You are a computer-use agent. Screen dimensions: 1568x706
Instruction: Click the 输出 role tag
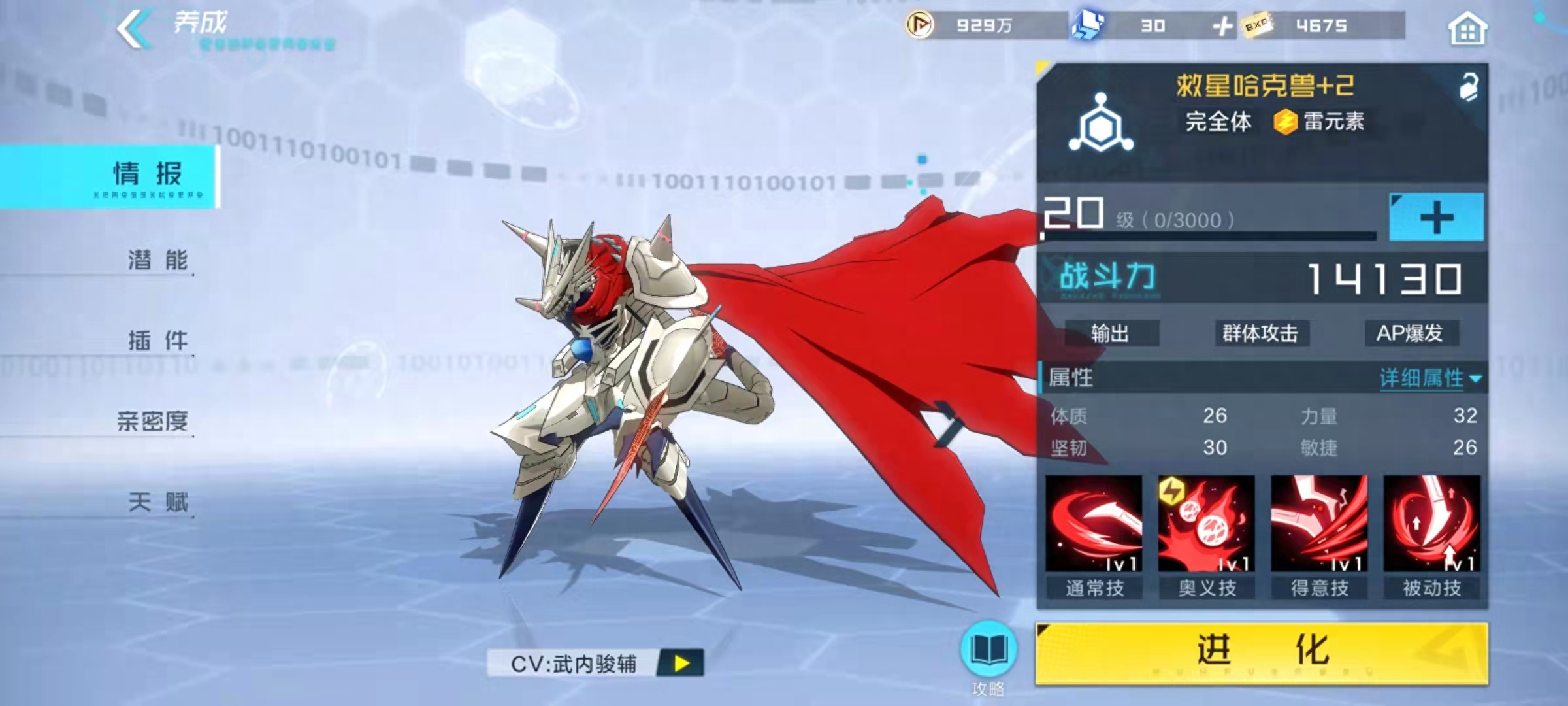pos(1110,333)
